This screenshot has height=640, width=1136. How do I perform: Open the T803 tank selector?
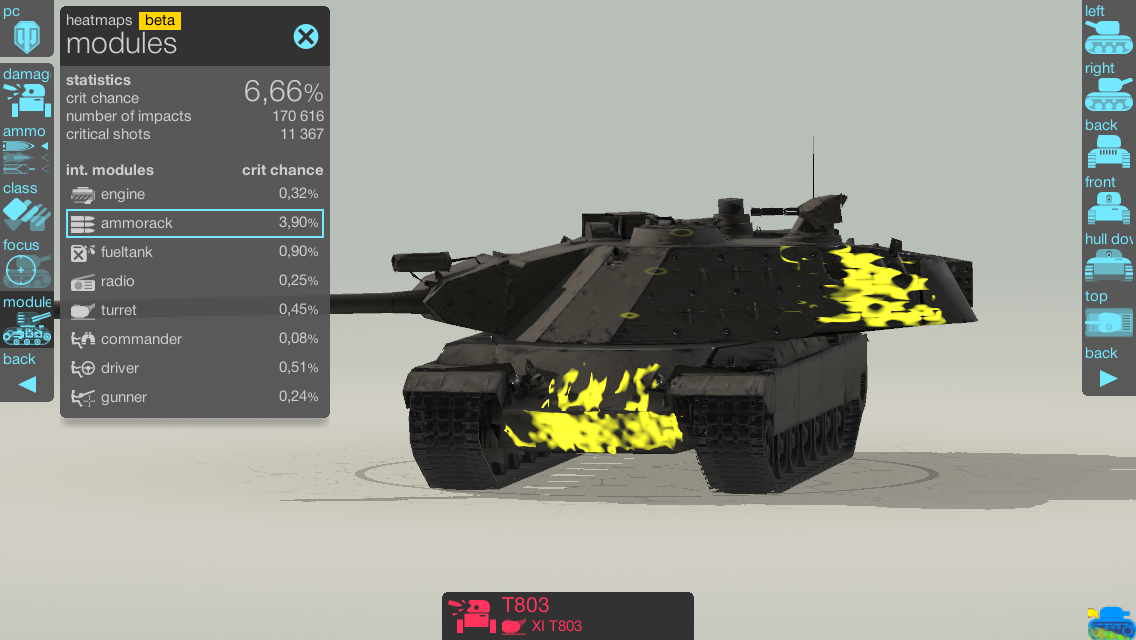click(567, 615)
